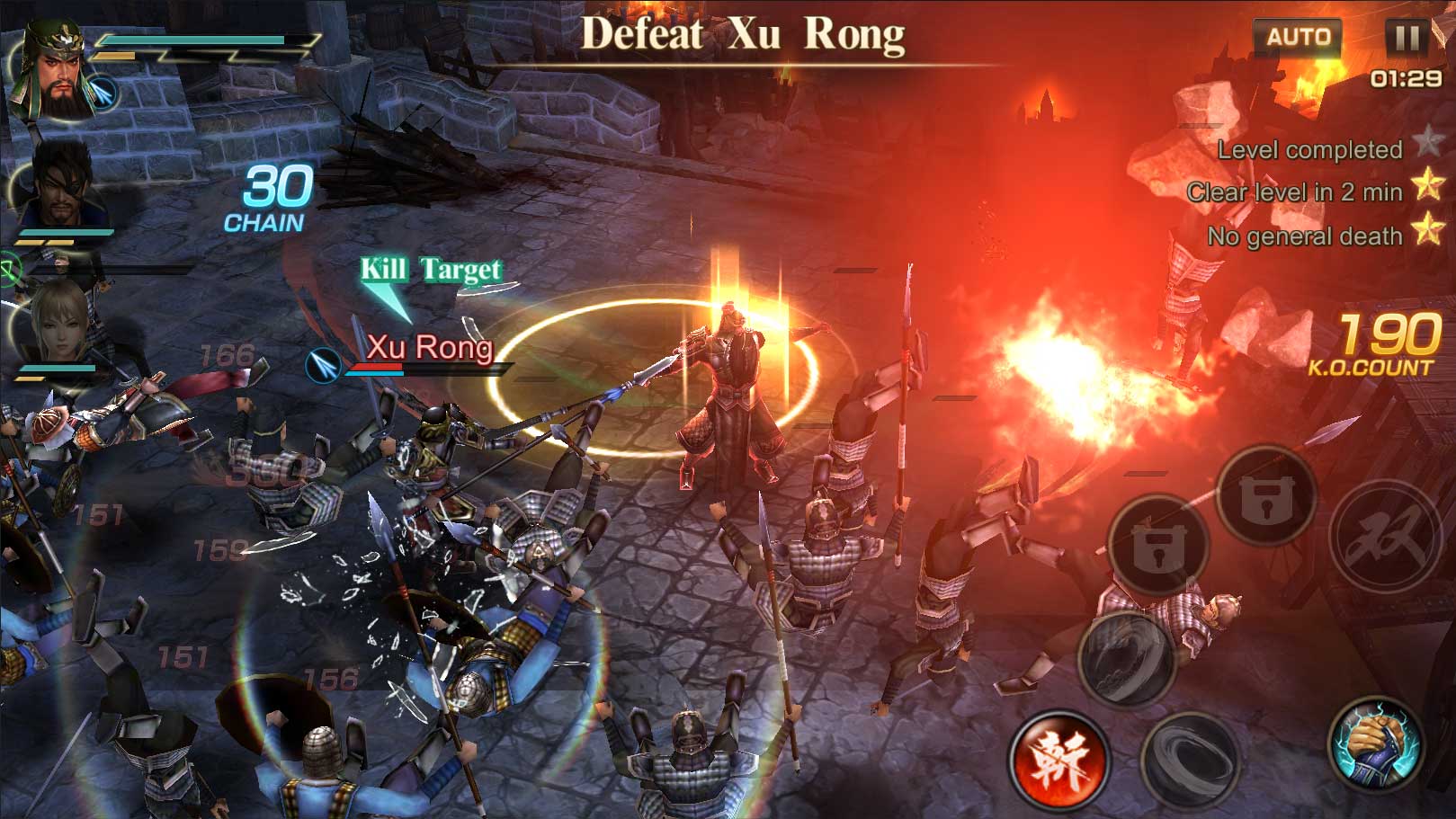Toggle AUTO battle mode
The image size is (1456, 819).
(1297, 37)
